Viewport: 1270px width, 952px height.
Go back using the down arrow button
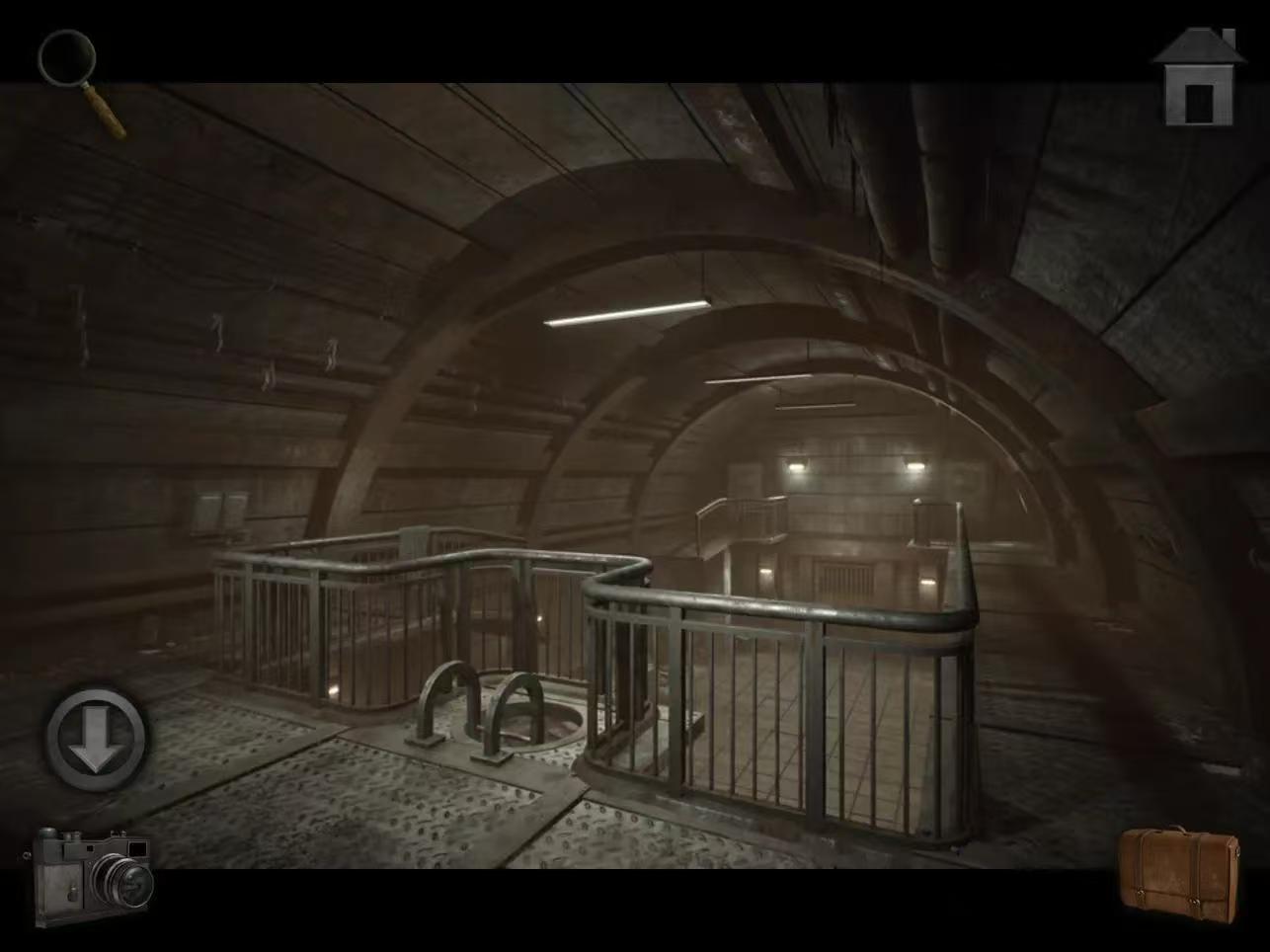(x=96, y=738)
